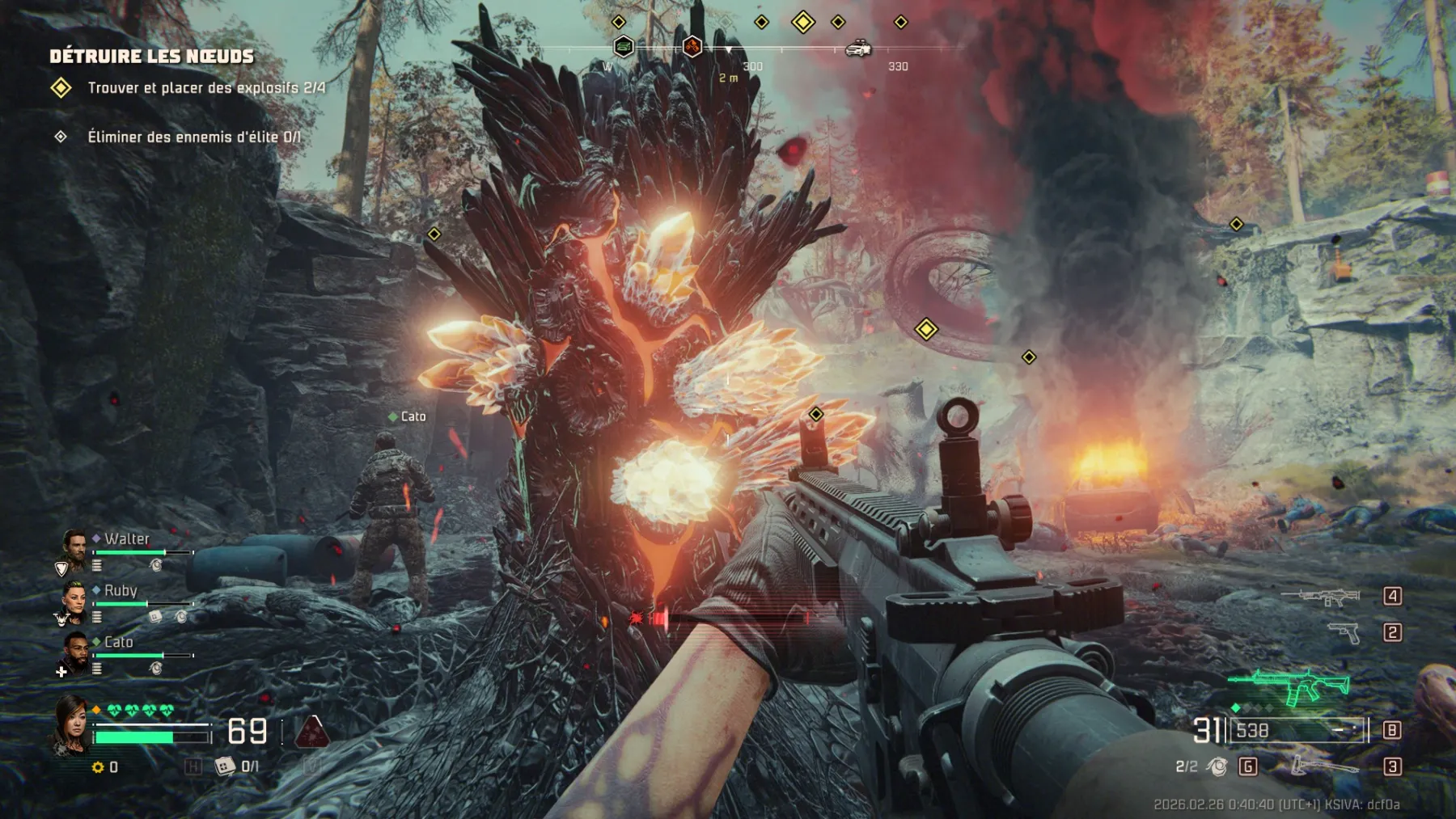The image size is (1456, 819).
Task: Click the 'Détruire les nœuds' mission title
Action: (x=151, y=56)
